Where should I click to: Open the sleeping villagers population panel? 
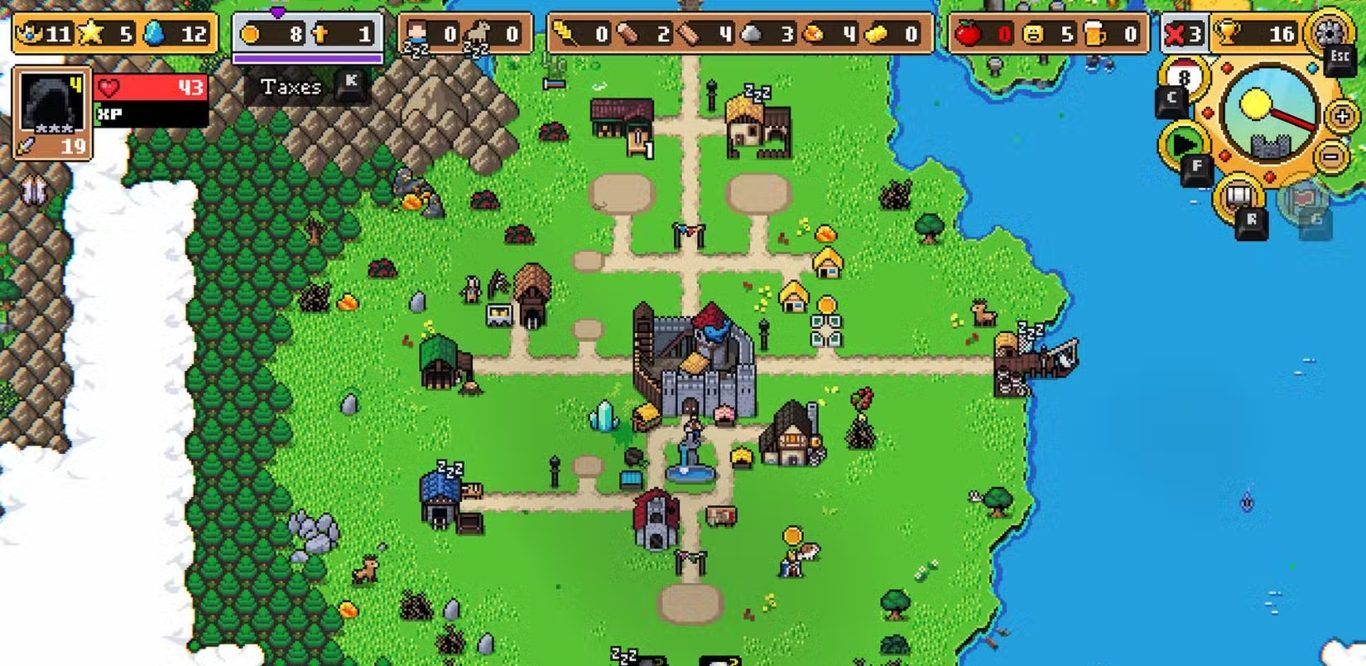tap(465, 34)
